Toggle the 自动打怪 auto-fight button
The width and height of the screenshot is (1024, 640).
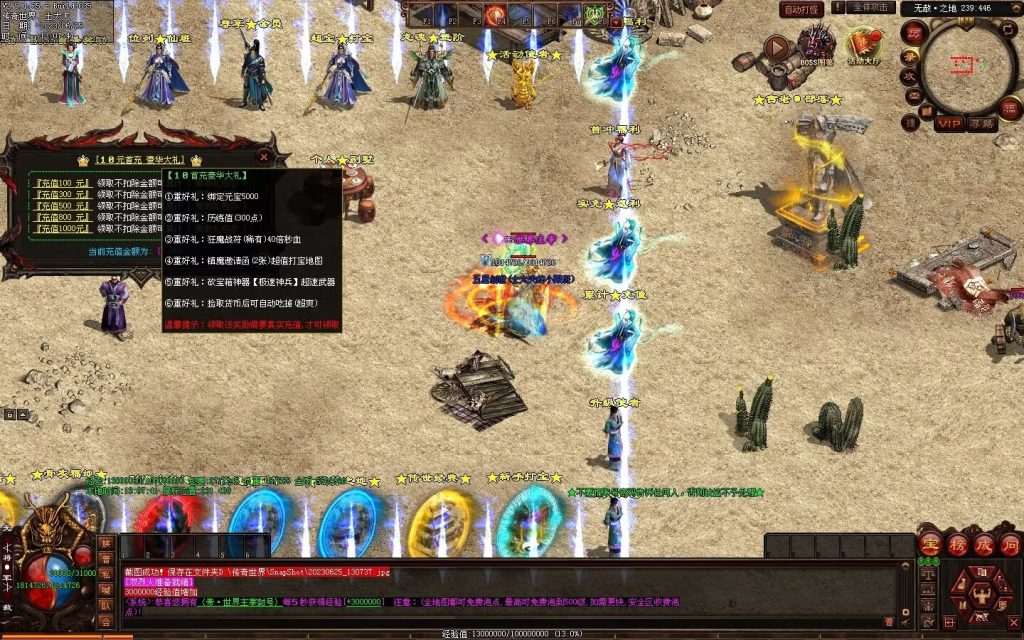801,9
